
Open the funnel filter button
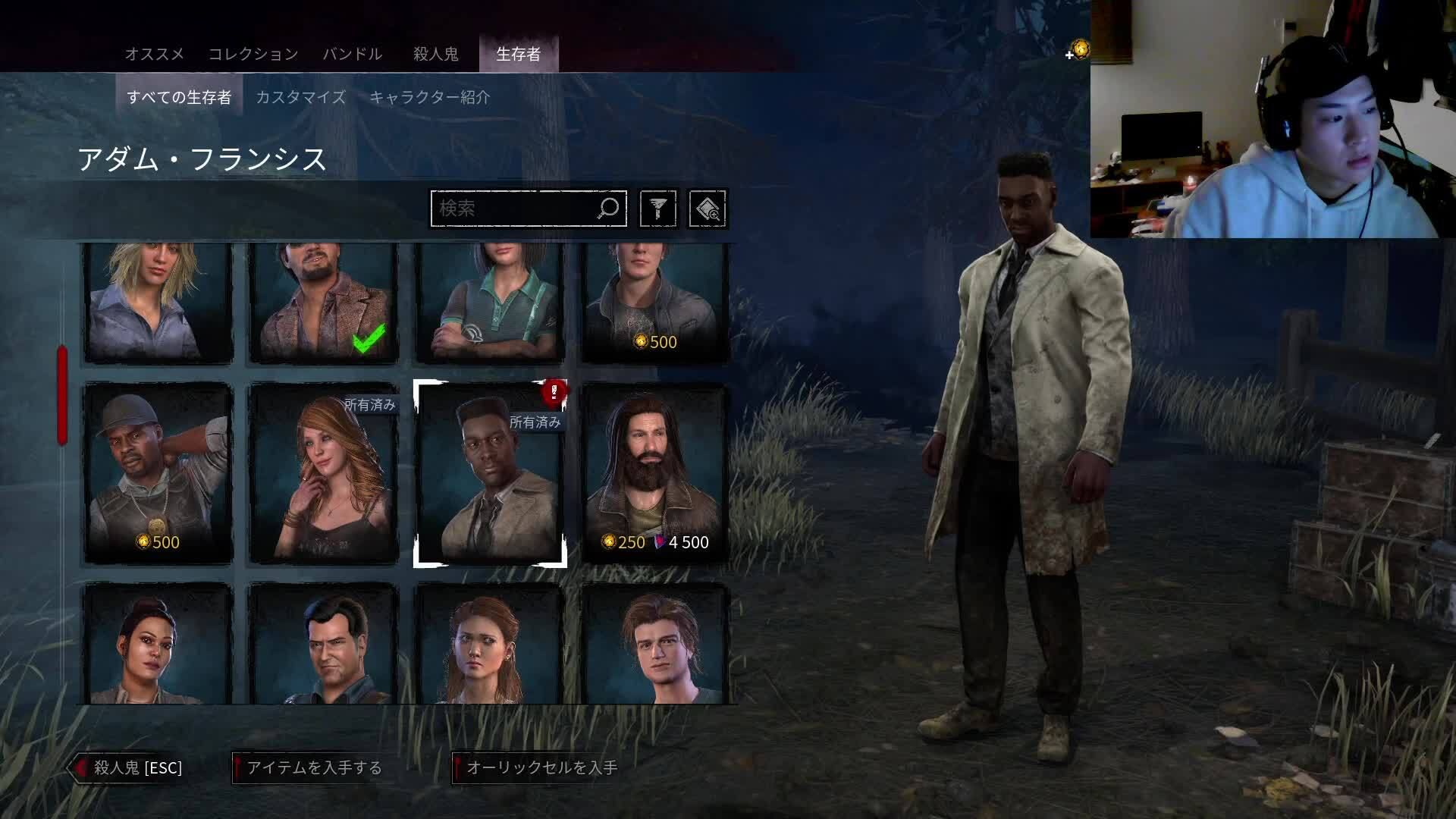[x=657, y=209]
